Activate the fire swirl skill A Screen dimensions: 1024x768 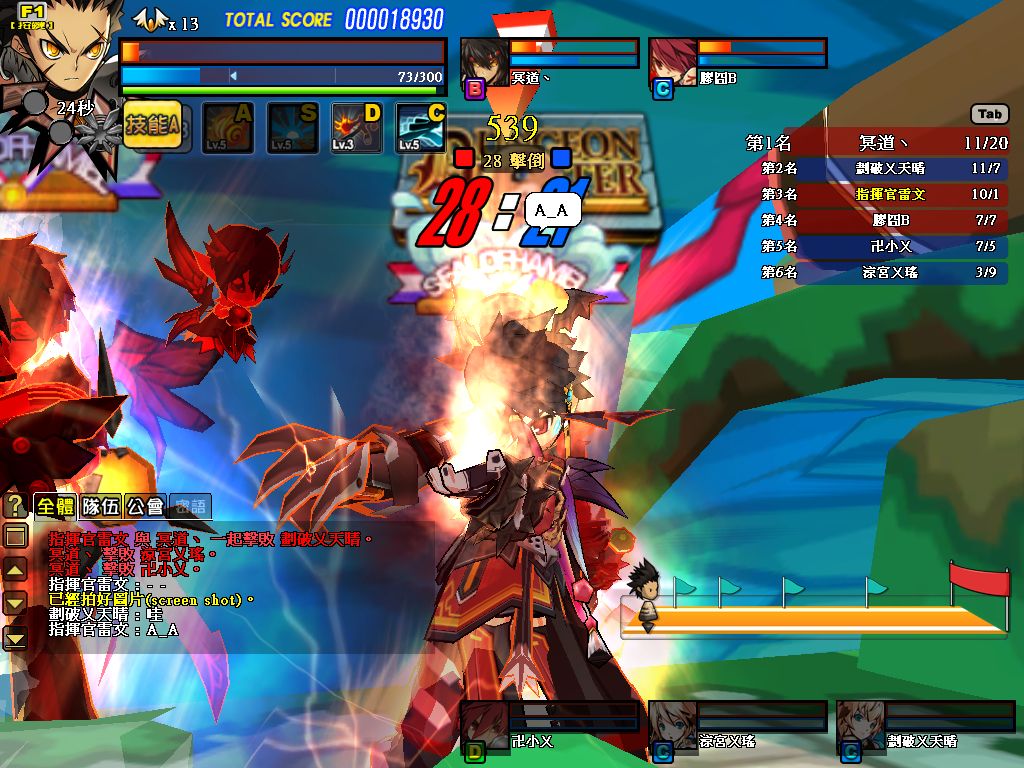click(228, 128)
